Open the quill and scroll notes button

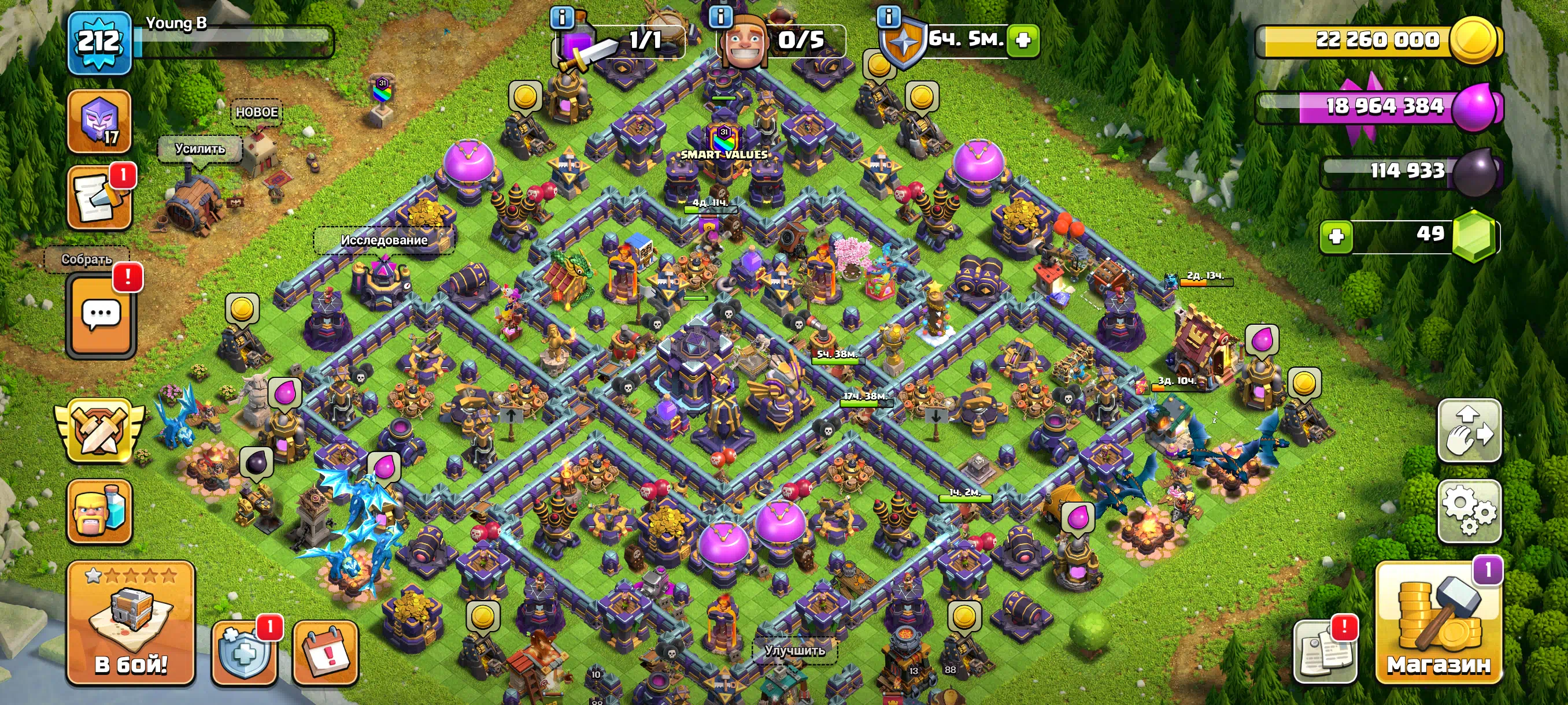tap(99, 198)
